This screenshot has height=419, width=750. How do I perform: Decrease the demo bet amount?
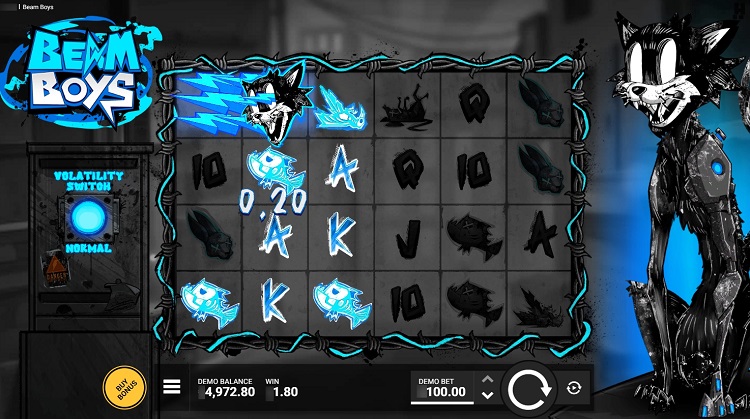487,394
